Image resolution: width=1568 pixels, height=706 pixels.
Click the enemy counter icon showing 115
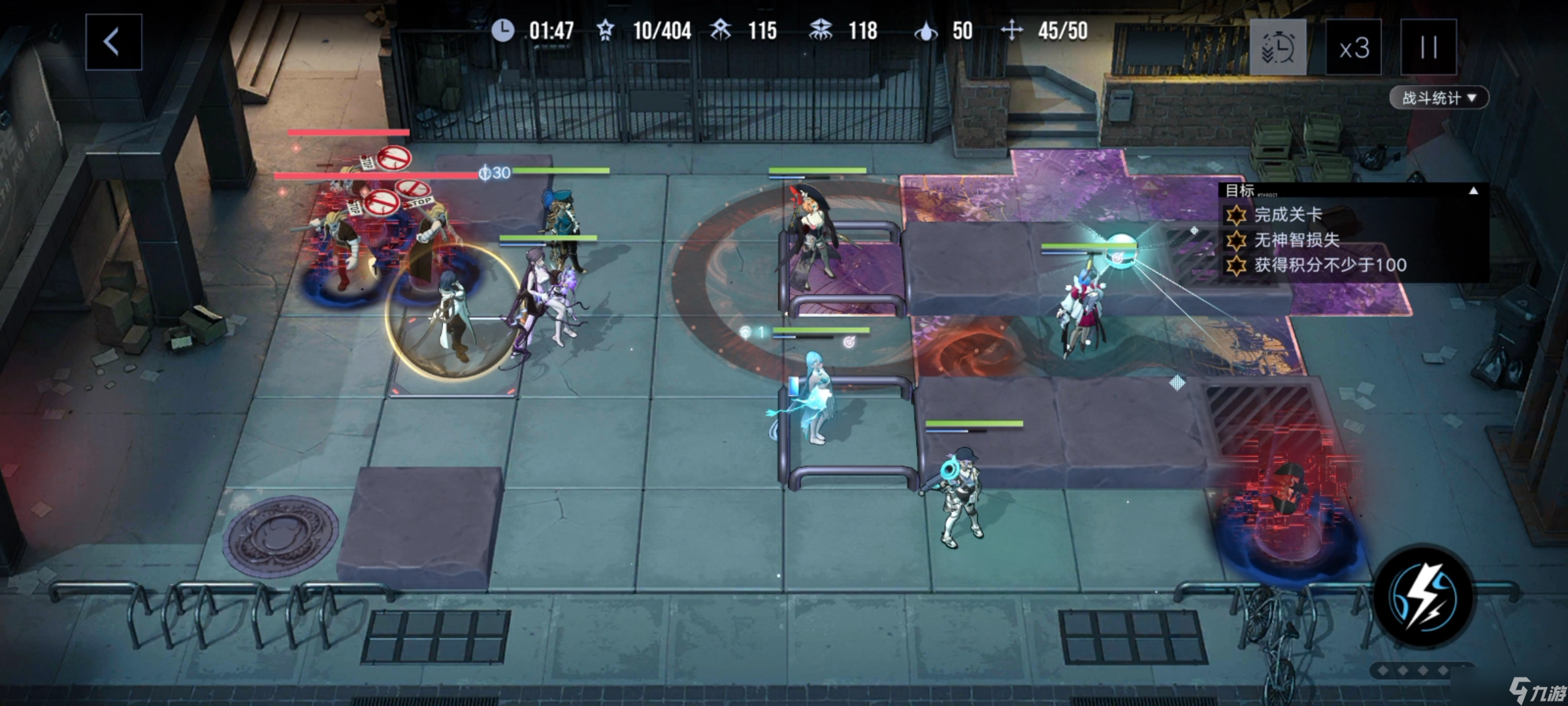721,29
